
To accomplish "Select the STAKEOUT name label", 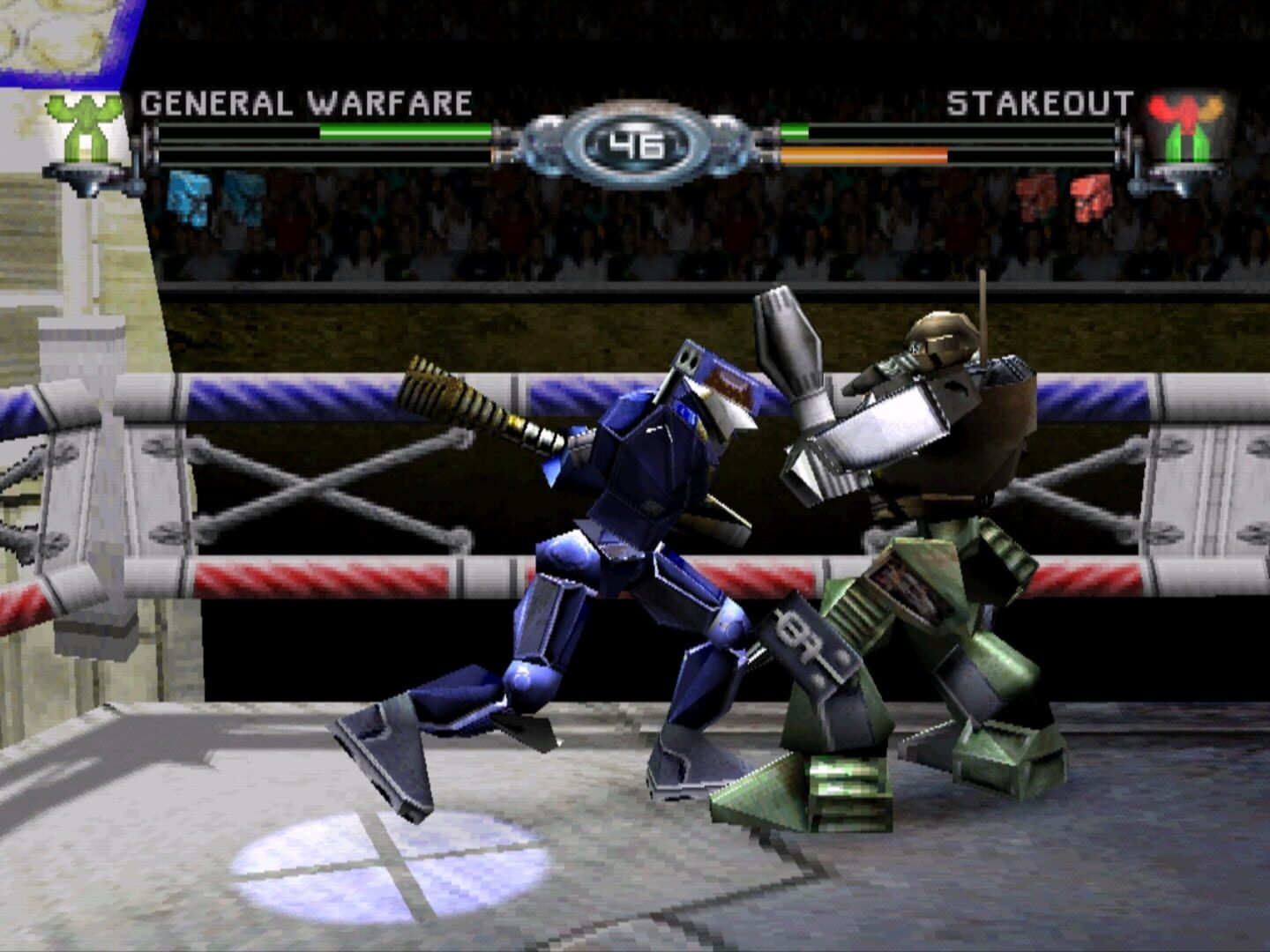I will point(1041,101).
